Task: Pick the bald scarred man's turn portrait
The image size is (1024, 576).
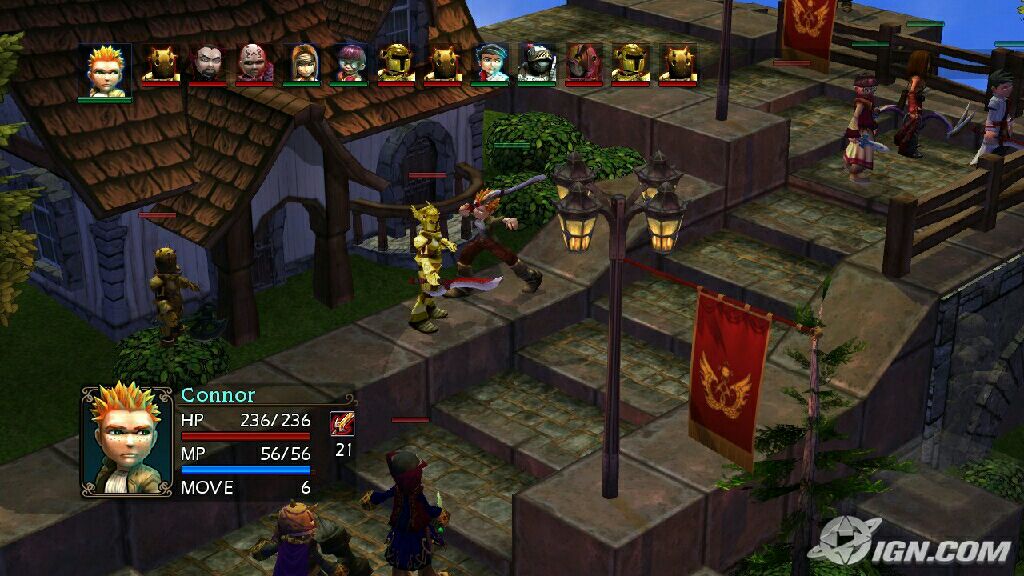Action: point(255,64)
